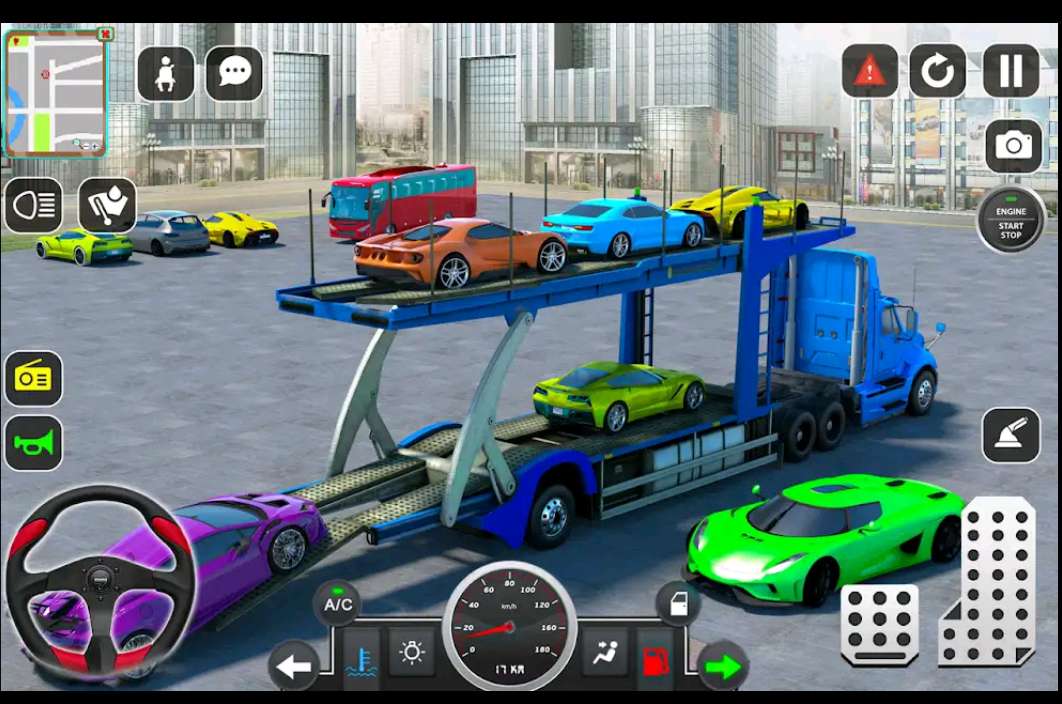The width and height of the screenshot is (1062, 704).
Task: Open the city minimap
Action: point(55,94)
